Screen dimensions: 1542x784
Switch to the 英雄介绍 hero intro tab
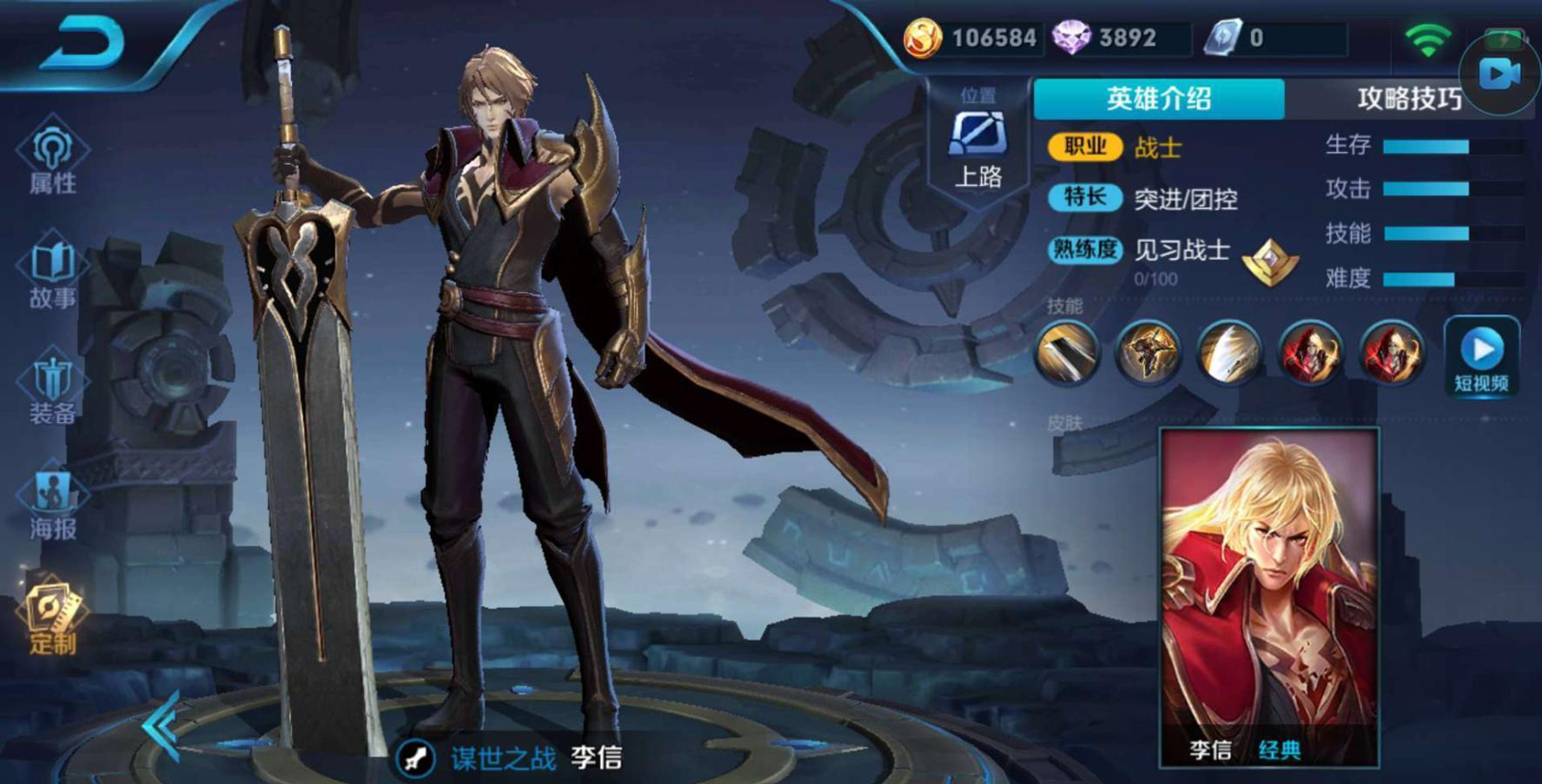[x=1158, y=98]
